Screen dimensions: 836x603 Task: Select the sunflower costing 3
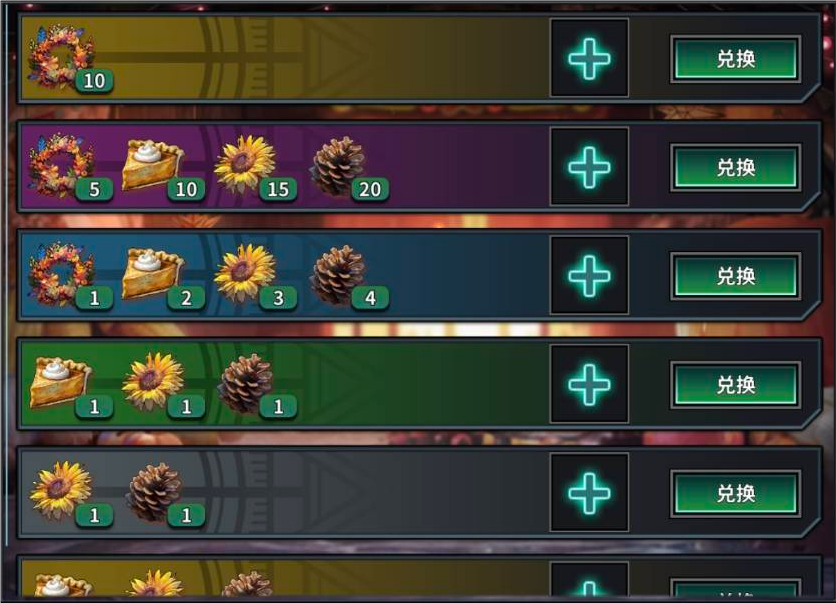(x=245, y=275)
